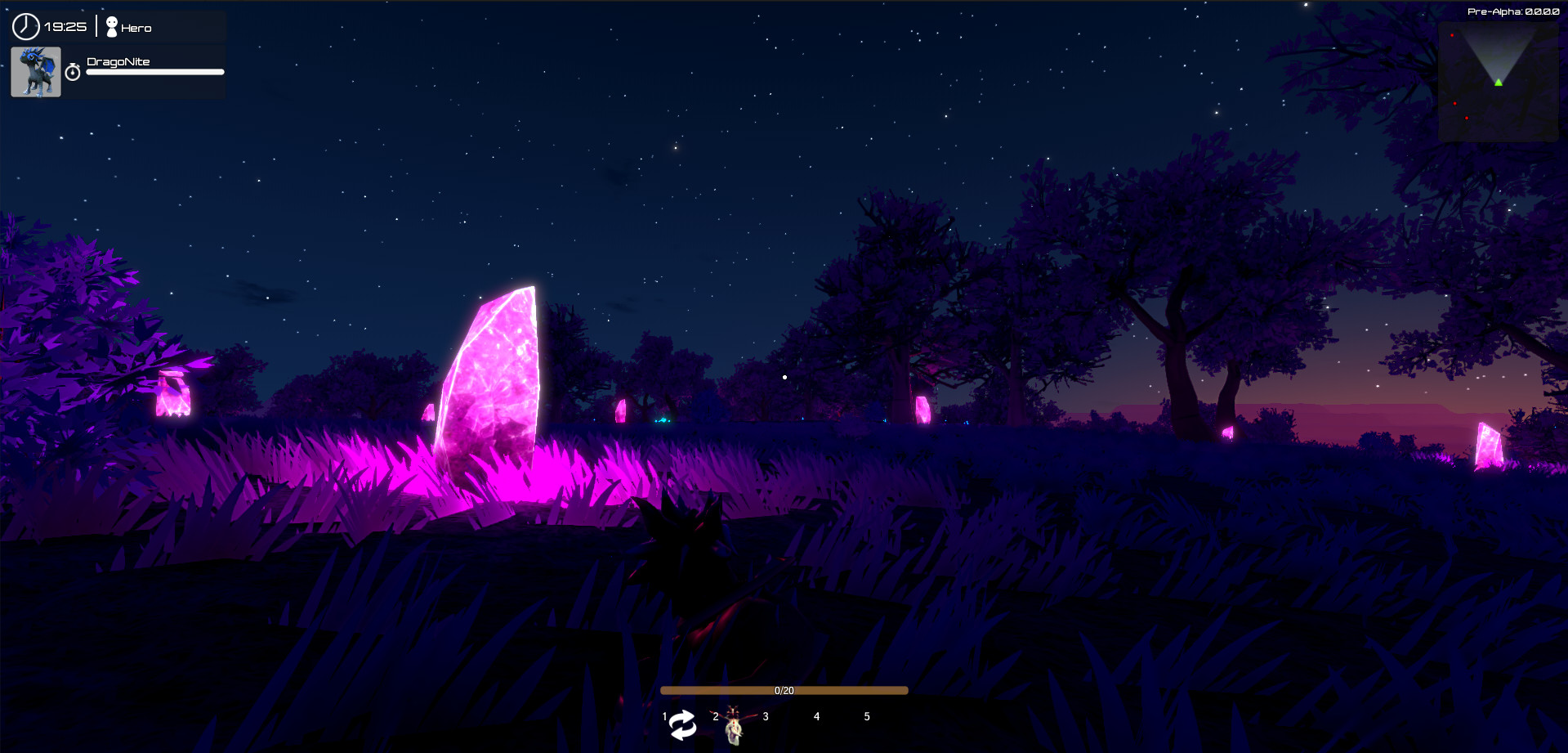Click the DragoNite companion info row
The width and height of the screenshot is (1568, 753).
pos(117,71)
